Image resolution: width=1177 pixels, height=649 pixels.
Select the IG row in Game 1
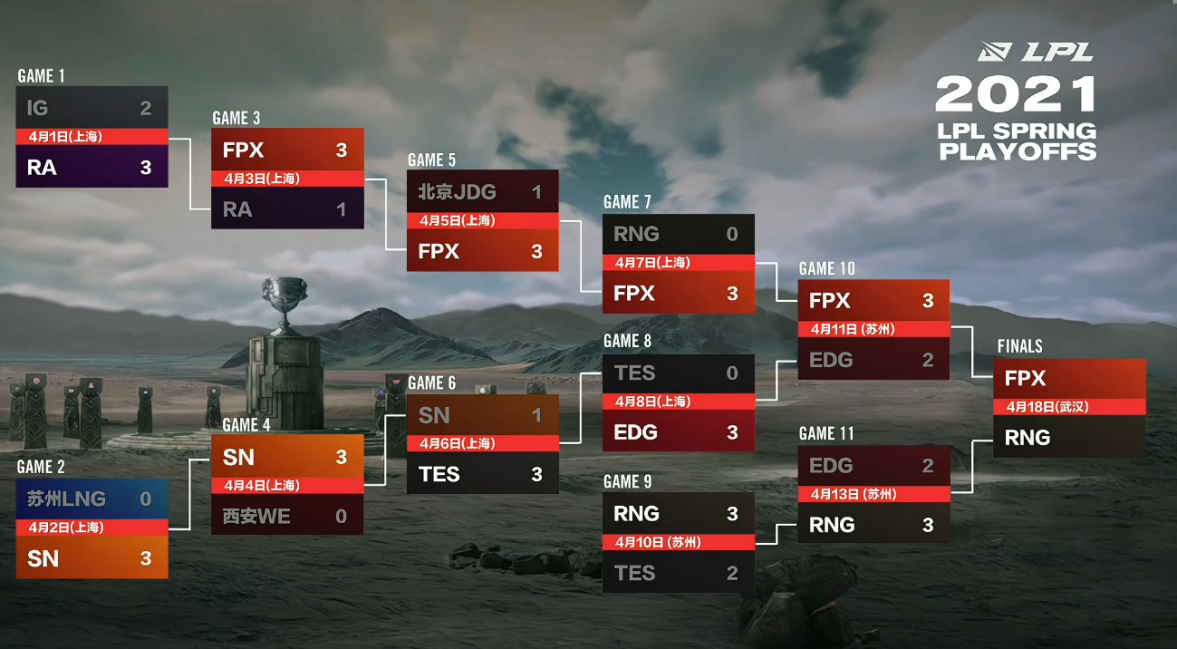(x=91, y=108)
